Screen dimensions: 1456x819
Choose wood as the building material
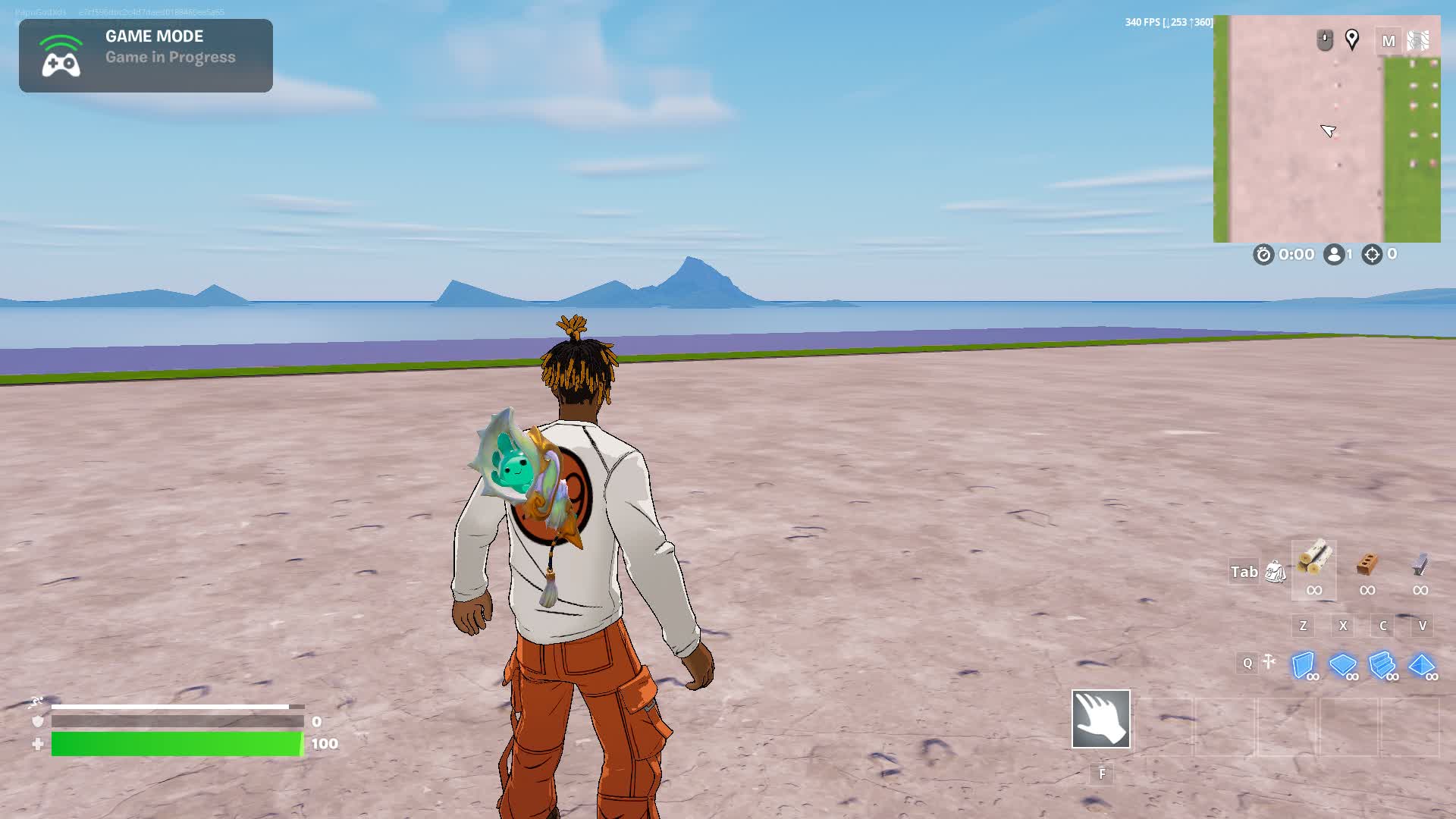point(1313,562)
